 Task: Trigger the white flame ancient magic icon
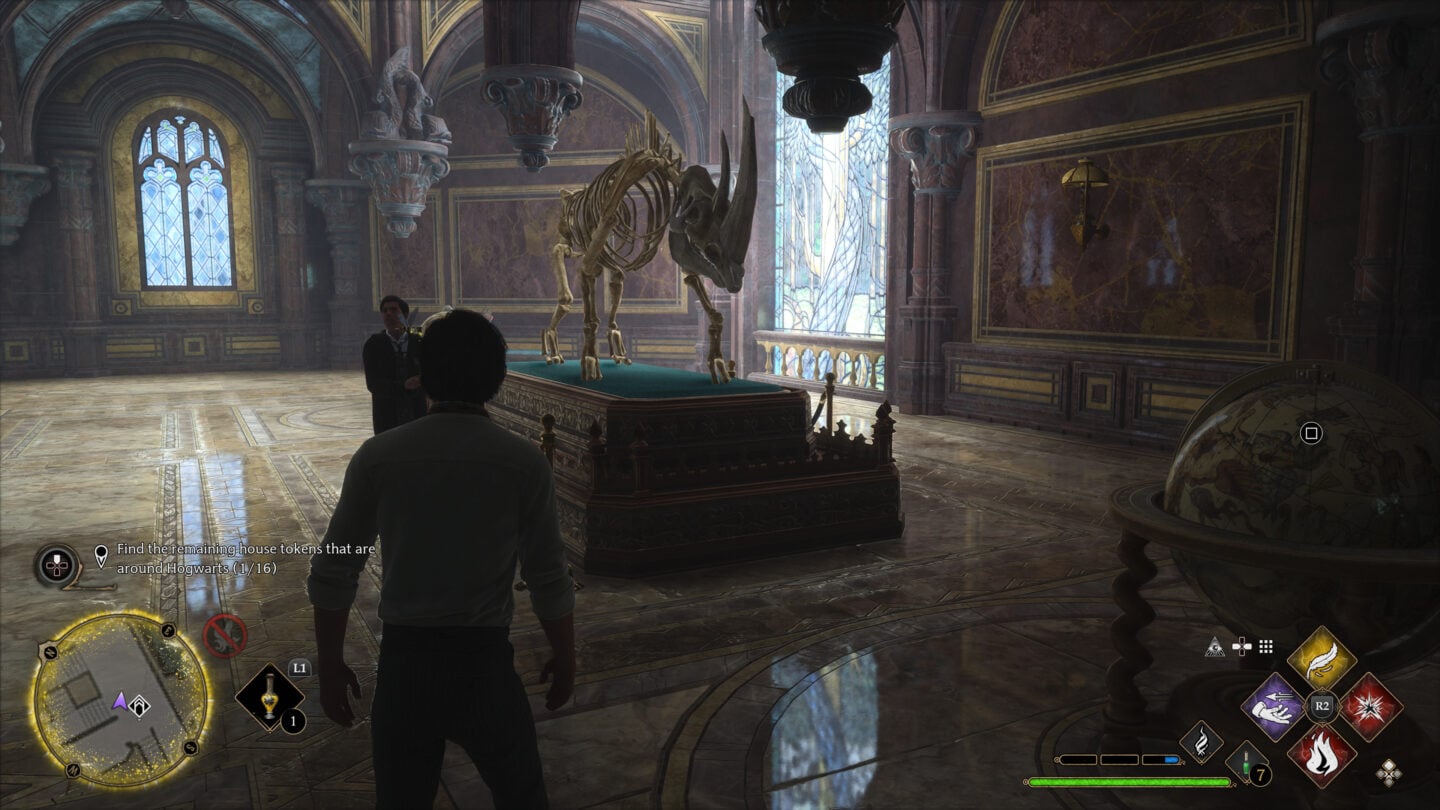1201,742
